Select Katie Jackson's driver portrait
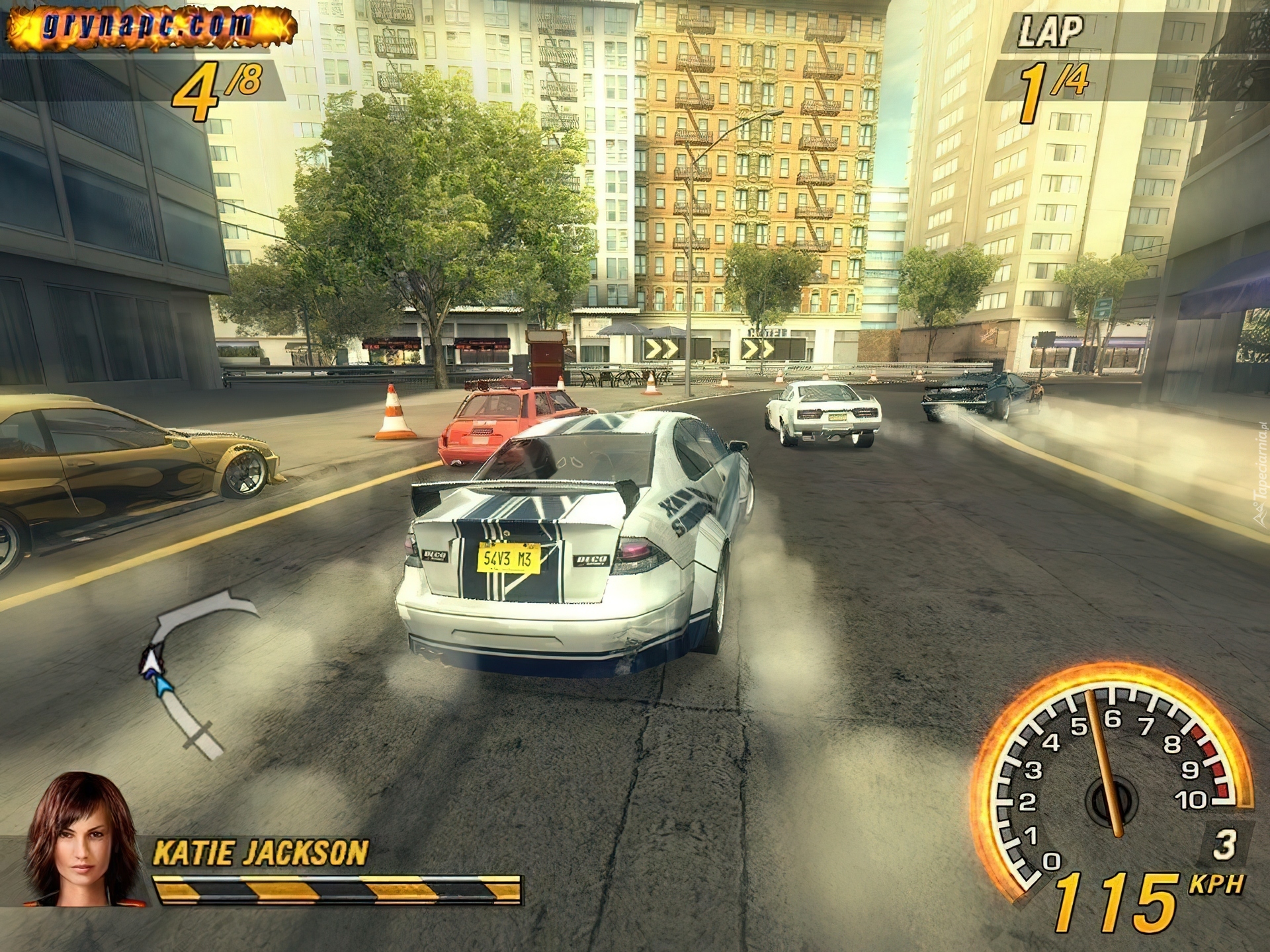Screen dimensions: 1270x952 (x=81, y=841)
